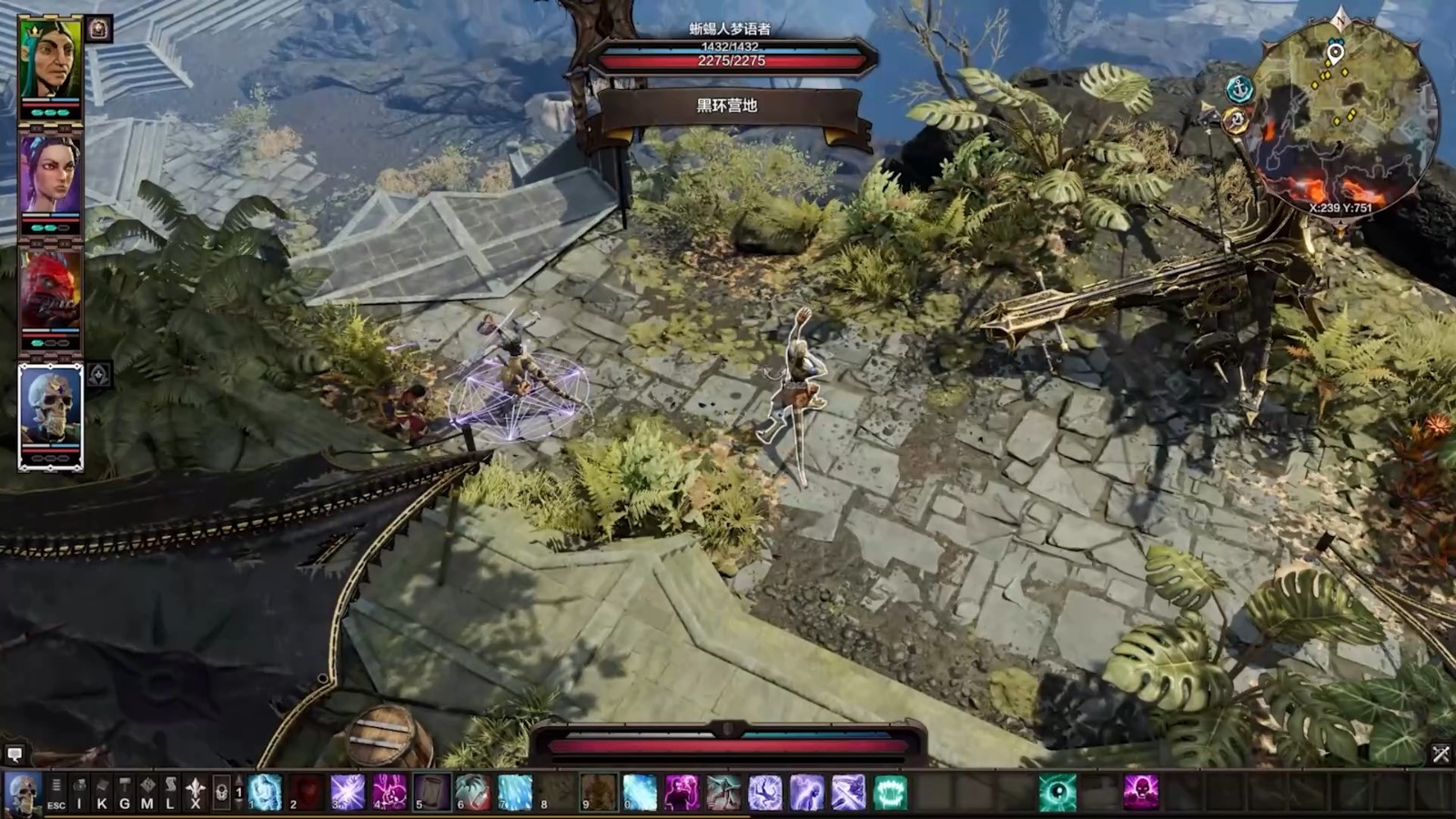The height and width of the screenshot is (819, 1456).
Task: Open the chat speech bubble
Action: coord(15,754)
